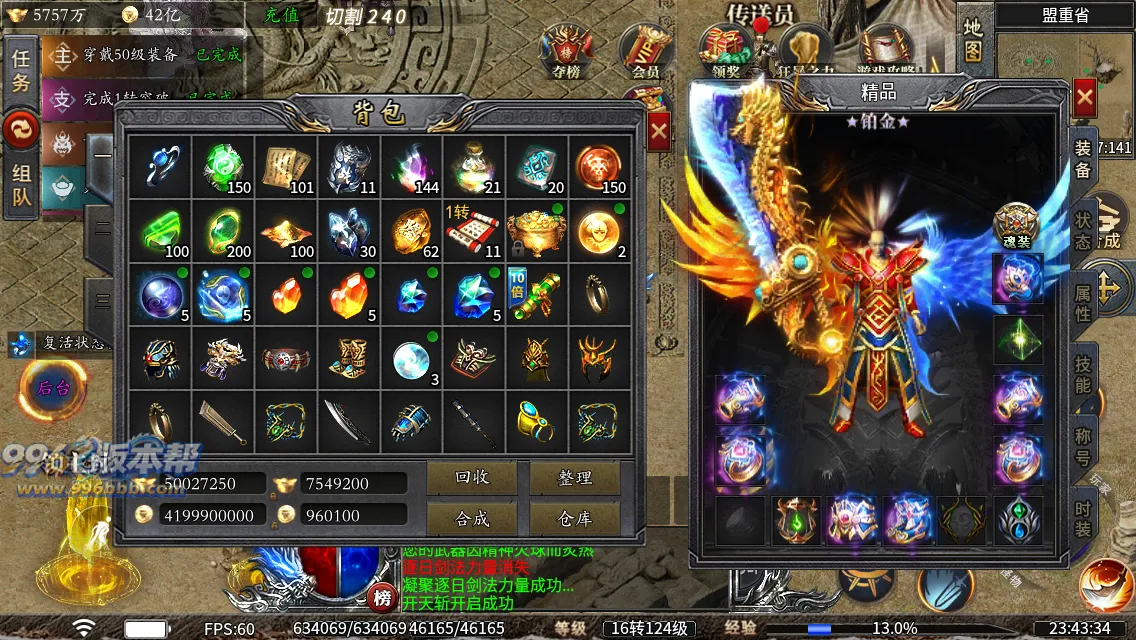Viewport: 1136px width, 640px height.
Task: Select the 10倍 green scroll item
Action: tap(536, 292)
